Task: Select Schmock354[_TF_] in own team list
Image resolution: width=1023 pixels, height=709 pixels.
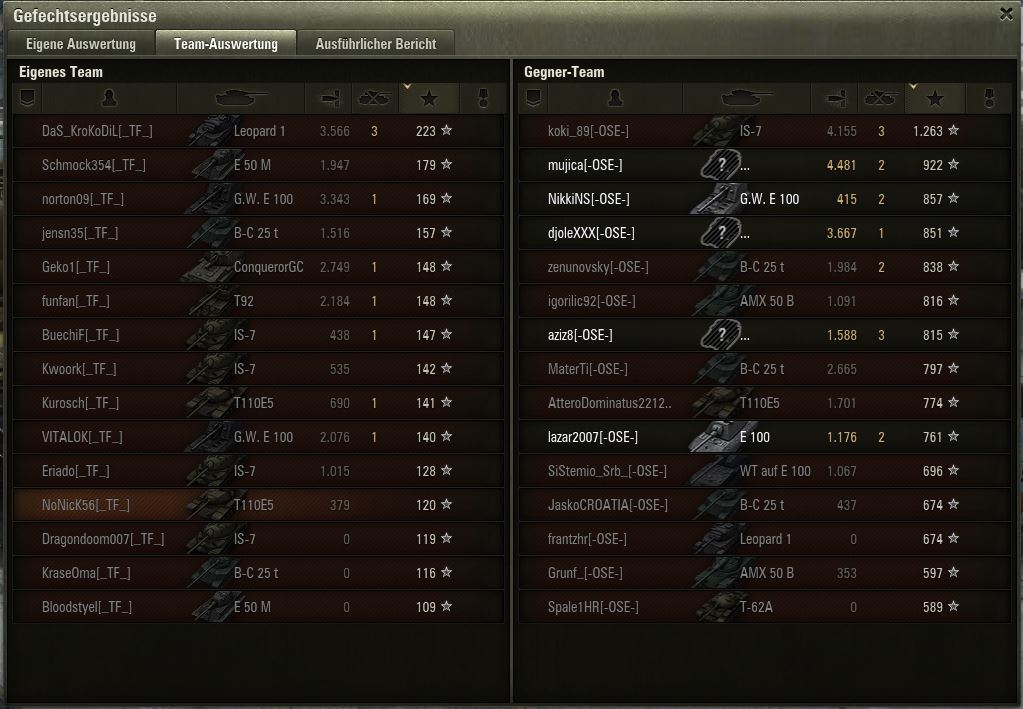Action: [94, 165]
